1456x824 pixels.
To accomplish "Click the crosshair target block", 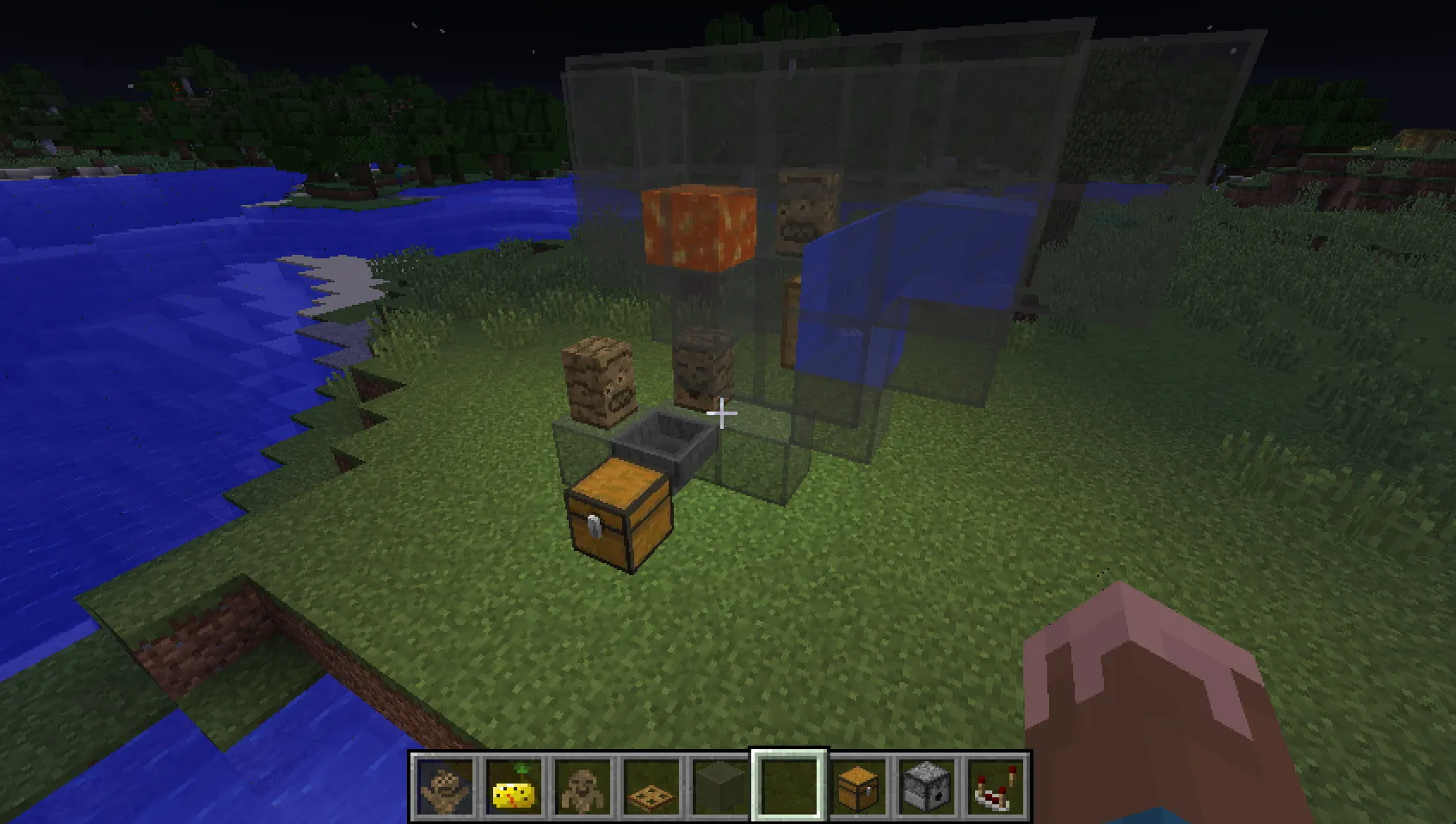I will point(720,413).
